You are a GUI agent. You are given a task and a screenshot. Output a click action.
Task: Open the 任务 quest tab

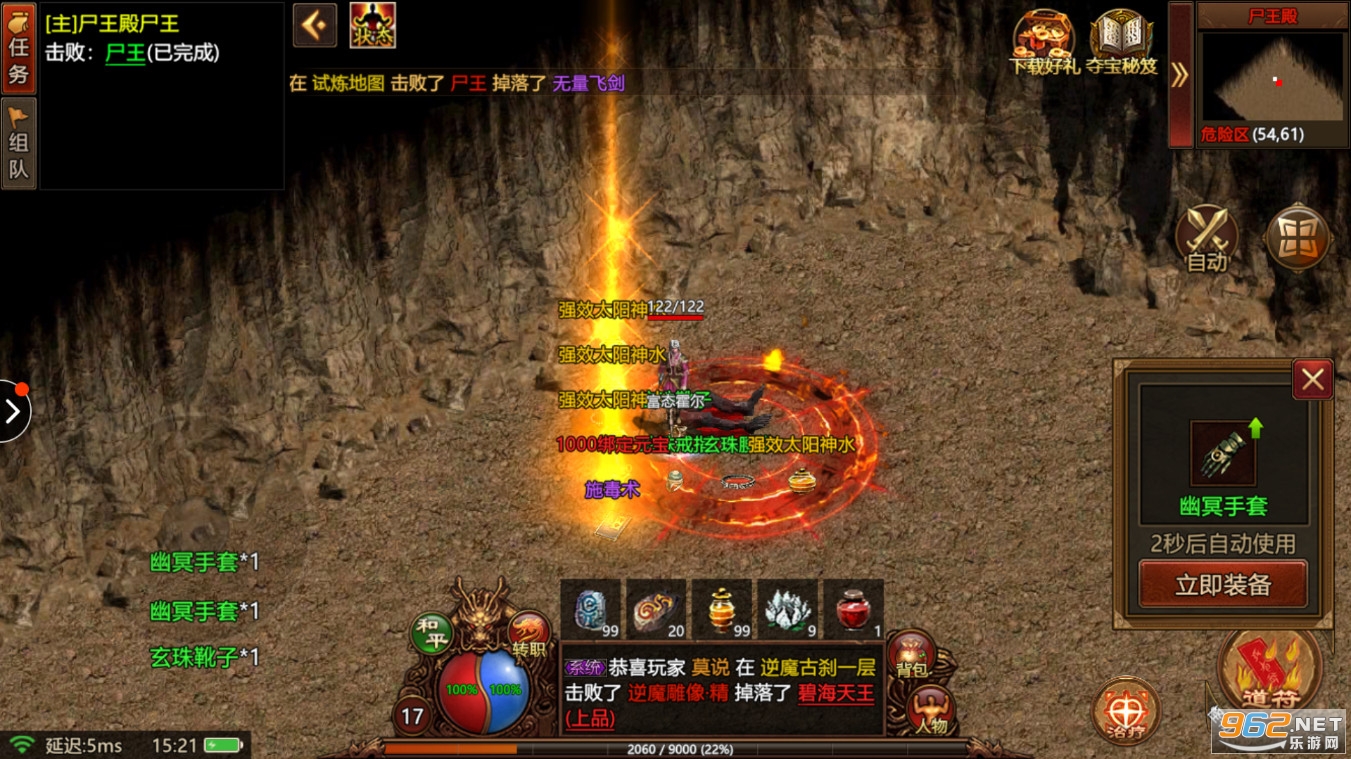click(x=19, y=47)
